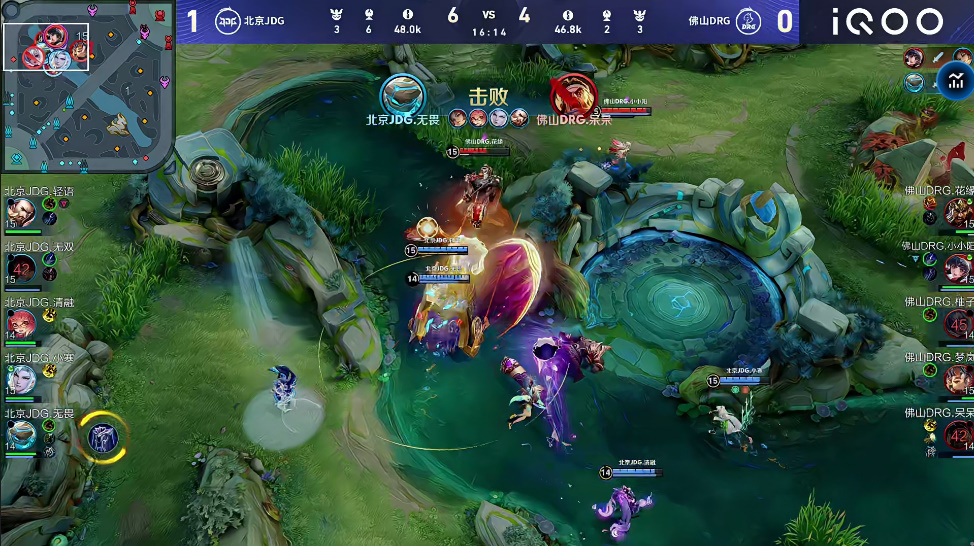974x546 pixels.
Task: Click the minimap in the corner
Action: pos(88,87)
